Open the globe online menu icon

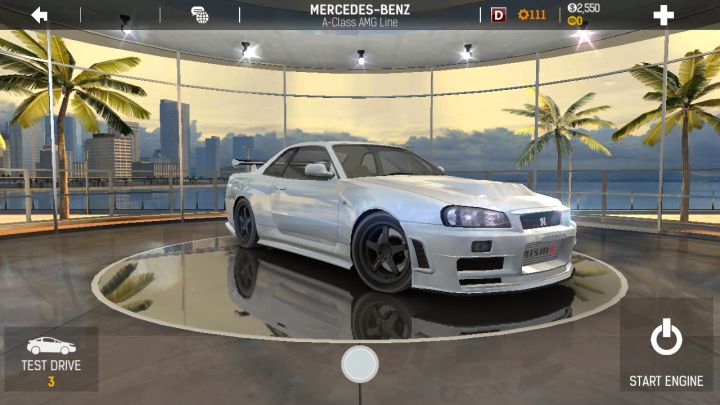click(x=200, y=15)
